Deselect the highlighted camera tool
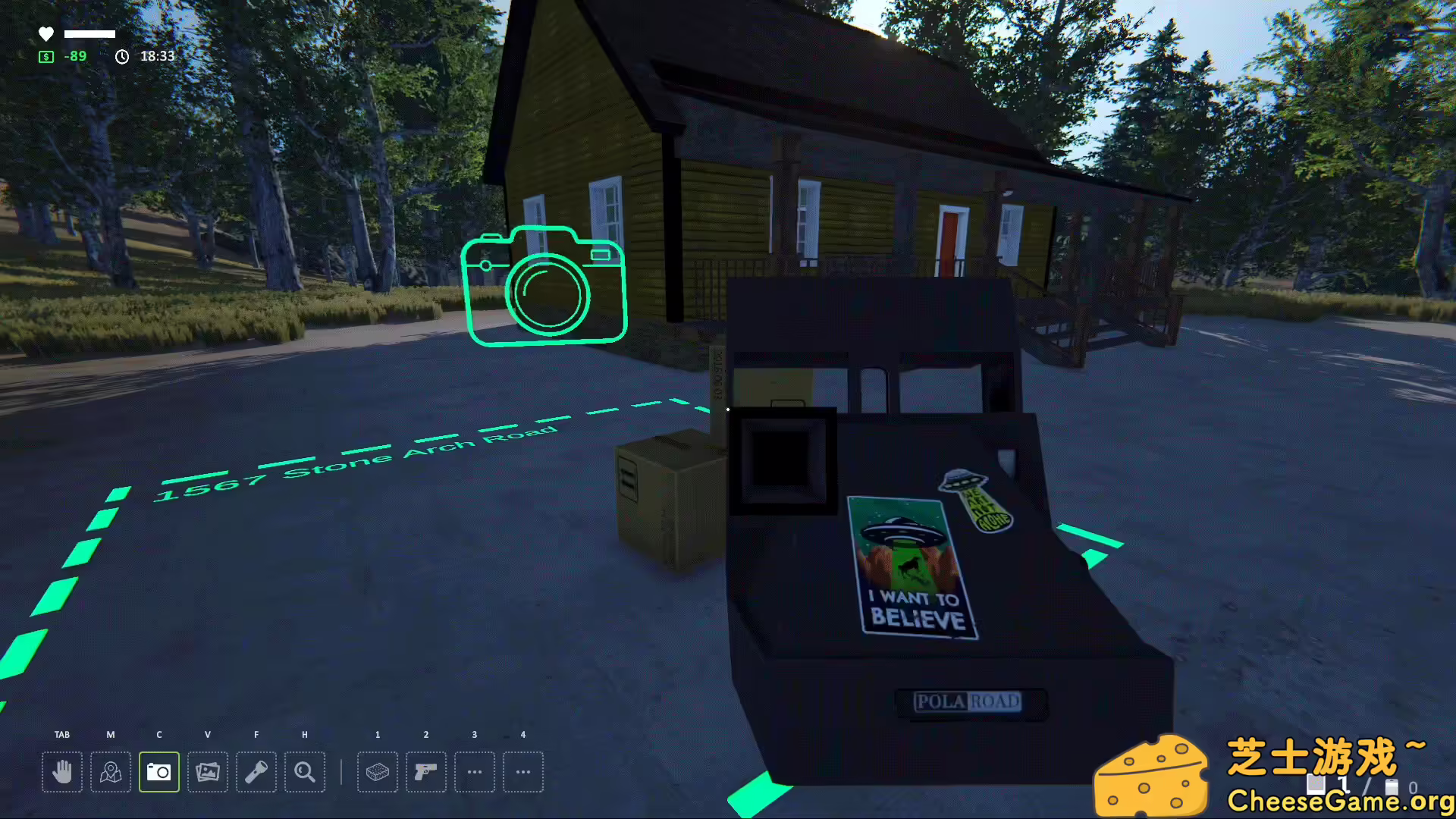Image resolution: width=1456 pixels, height=819 pixels. coord(159,771)
